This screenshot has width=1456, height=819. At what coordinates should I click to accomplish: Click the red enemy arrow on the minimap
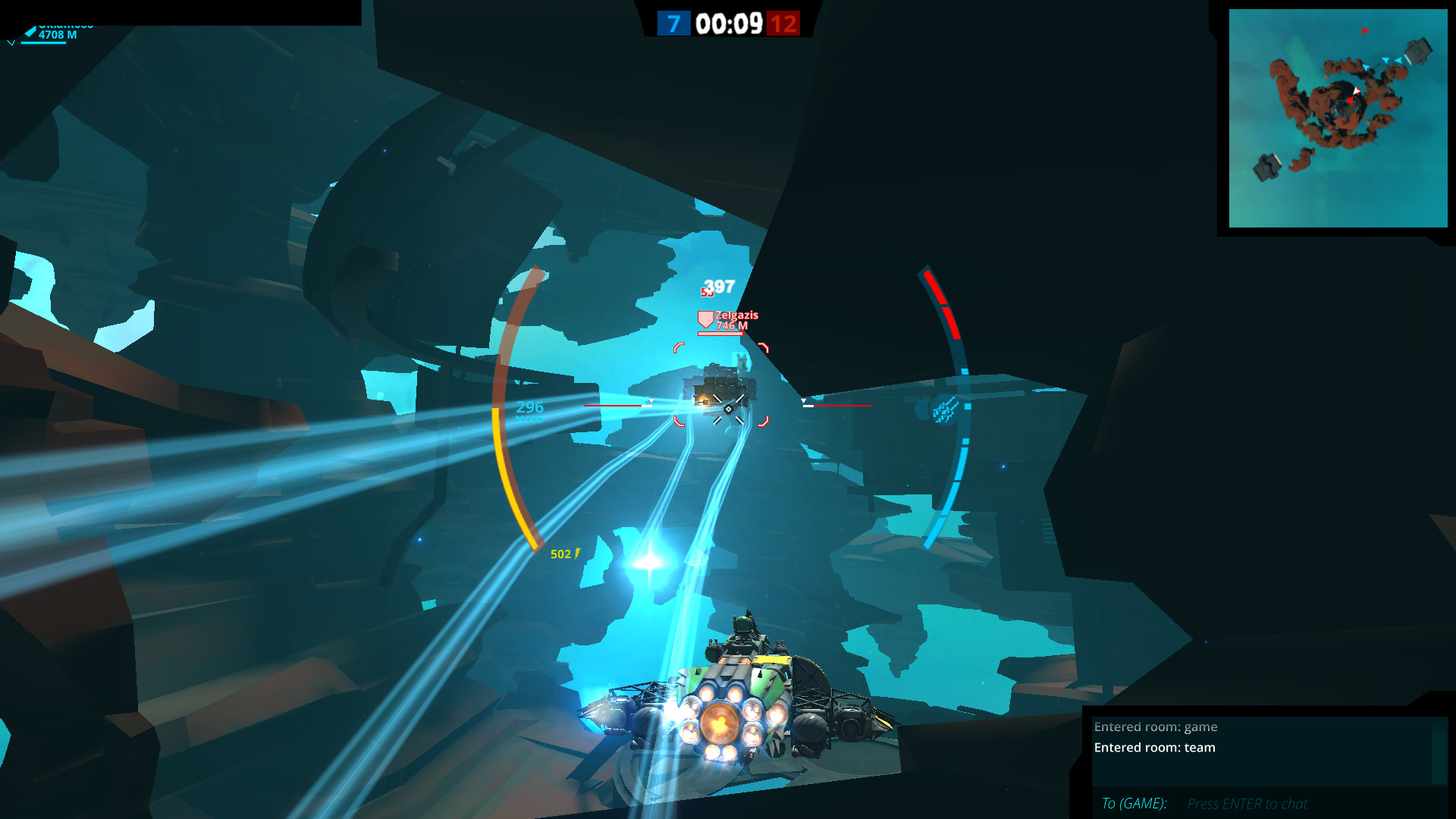(x=1364, y=32)
